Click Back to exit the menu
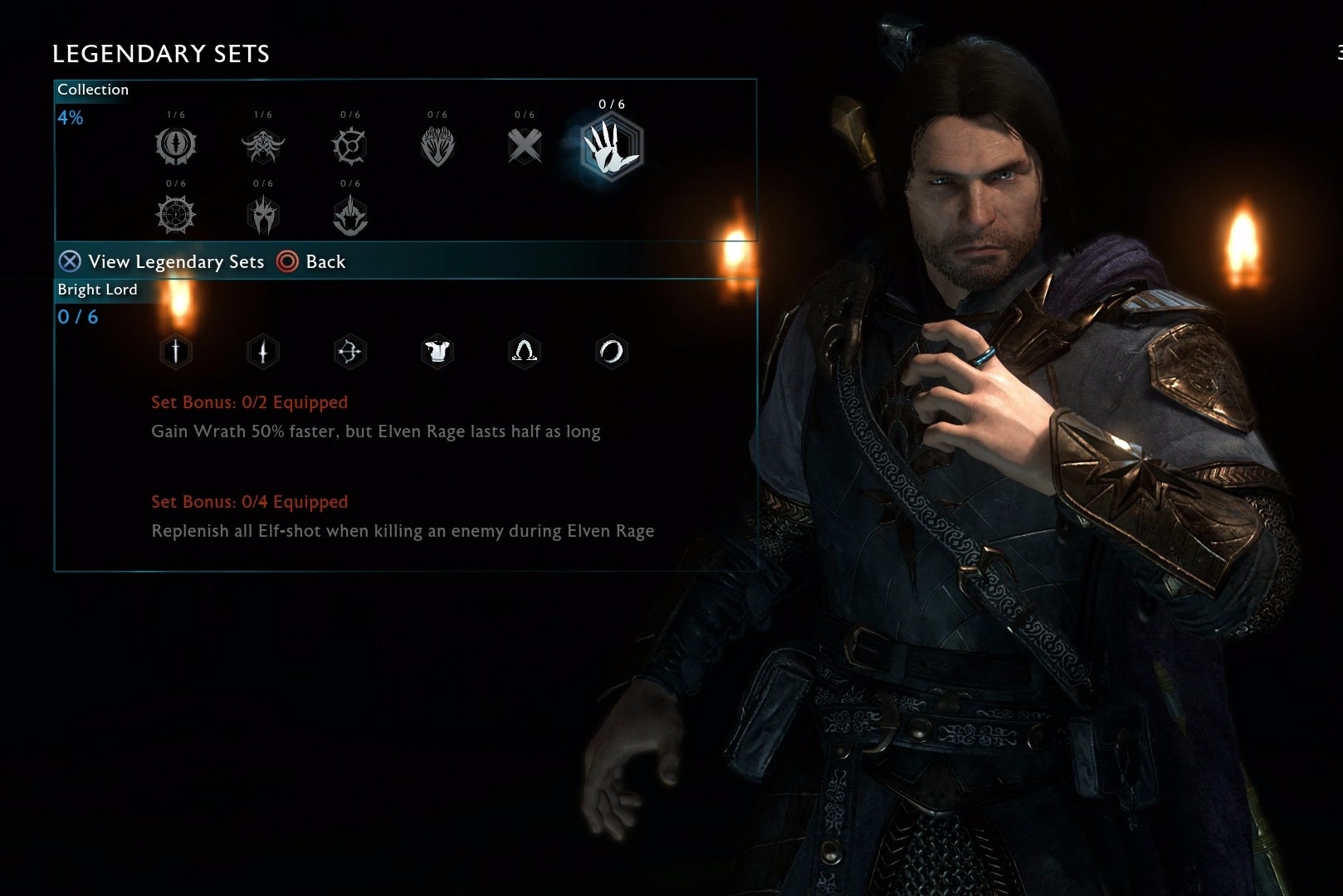 click(x=313, y=261)
